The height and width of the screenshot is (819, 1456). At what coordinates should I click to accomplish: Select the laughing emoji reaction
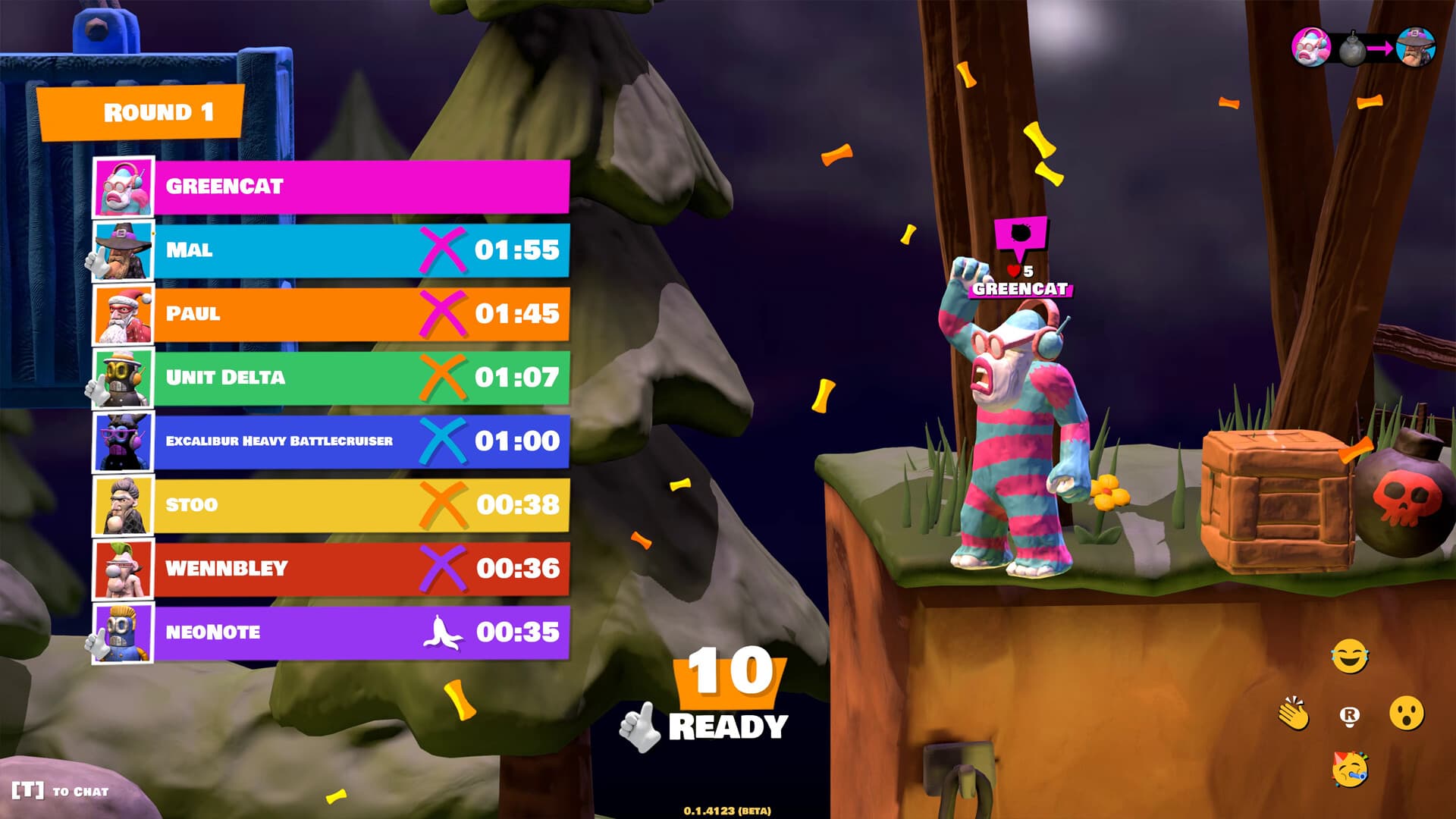point(1349,657)
